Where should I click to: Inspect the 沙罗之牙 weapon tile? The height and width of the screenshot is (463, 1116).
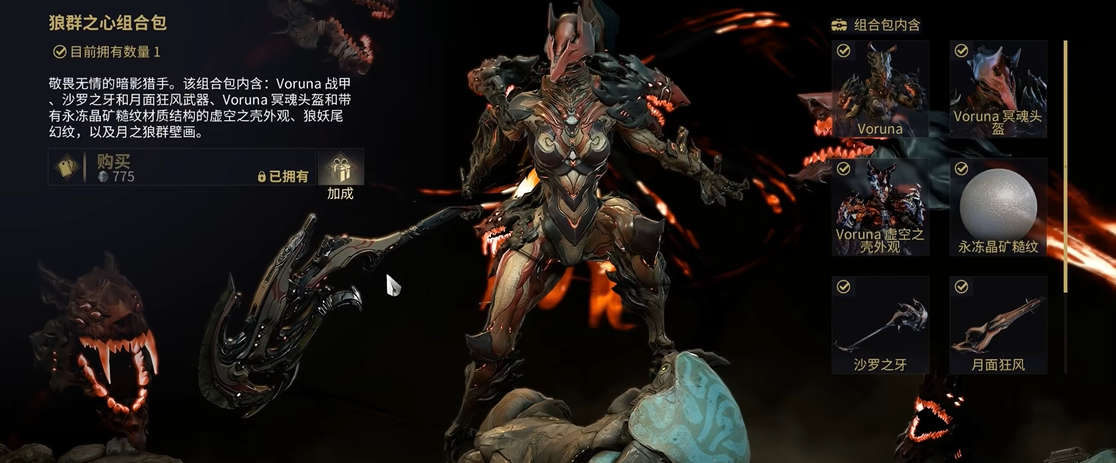pos(880,324)
